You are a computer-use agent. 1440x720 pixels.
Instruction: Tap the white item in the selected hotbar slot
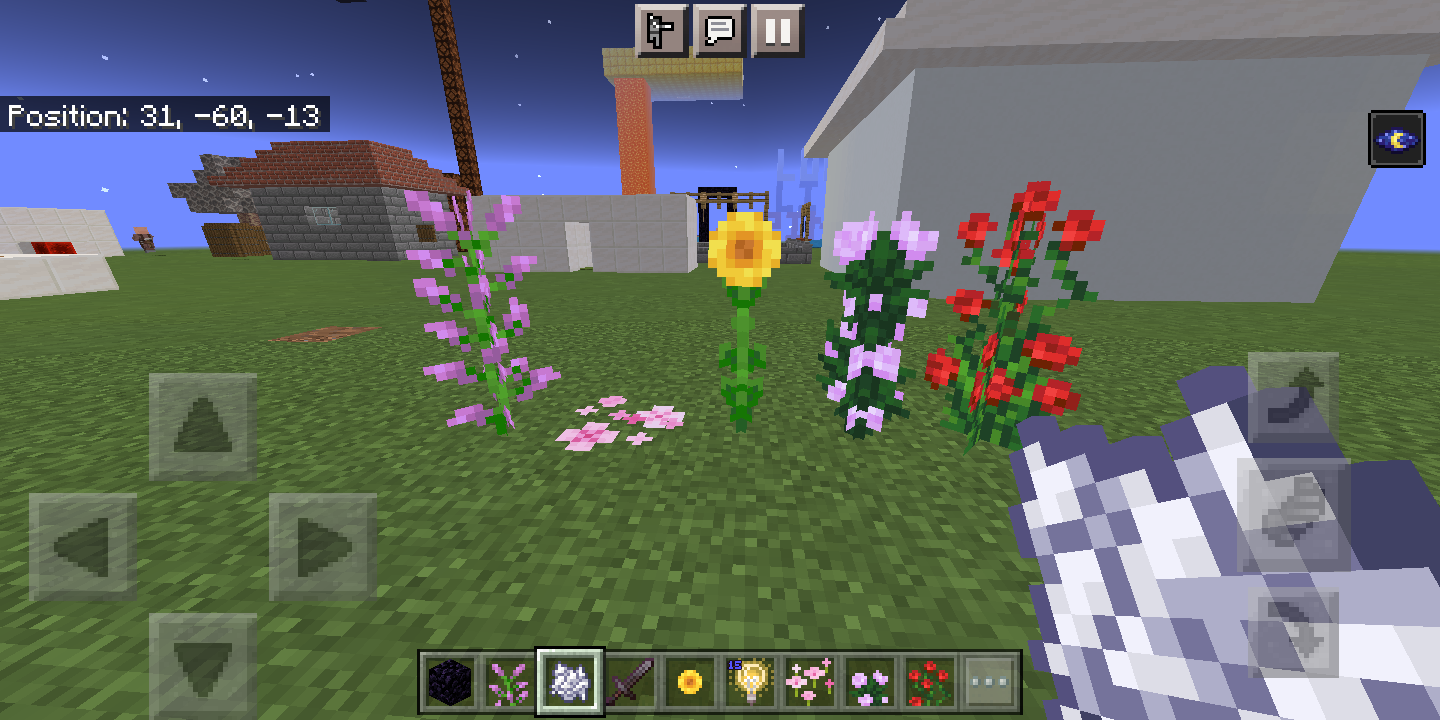(570, 681)
